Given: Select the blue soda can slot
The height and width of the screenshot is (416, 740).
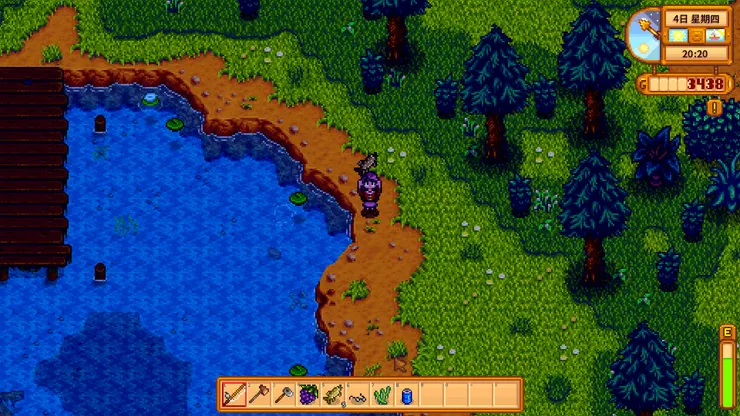Looking at the screenshot, I should point(407,394).
